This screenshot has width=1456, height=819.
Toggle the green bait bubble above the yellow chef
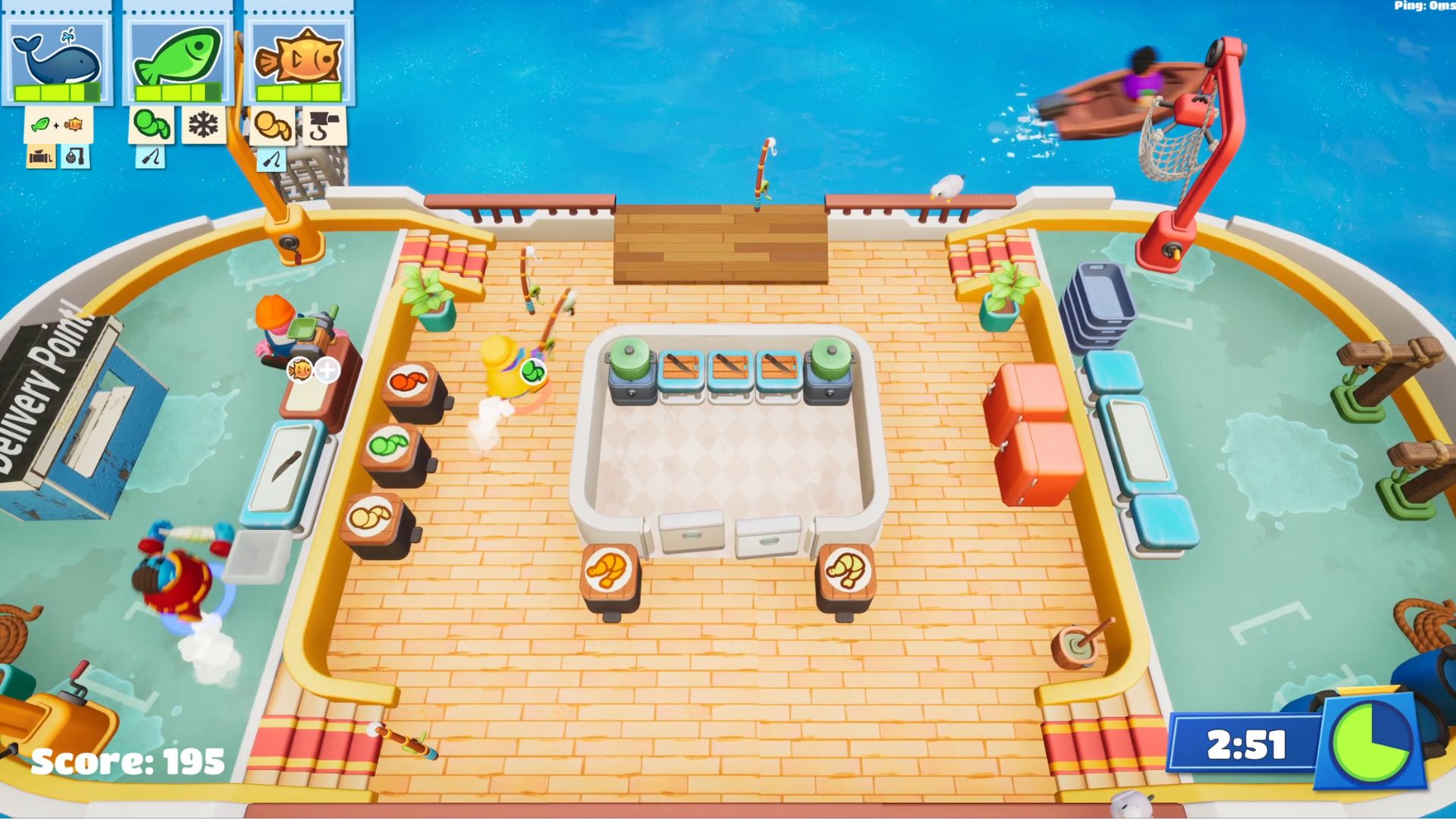pyautogui.click(x=532, y=372)
